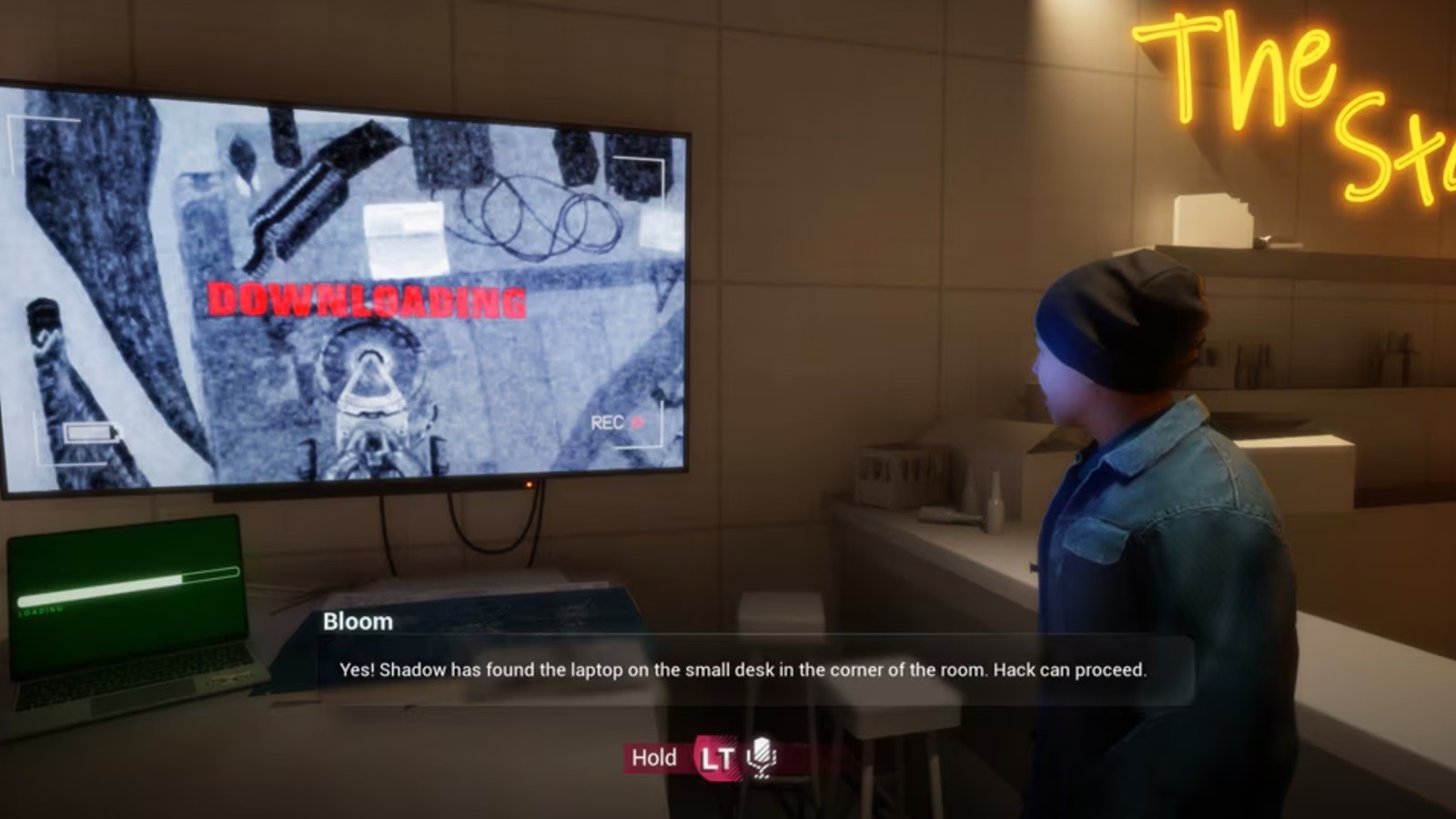1456x819 pixels.
Task: Expand the Hold LT prompt banner
Action: coord(701,757)
